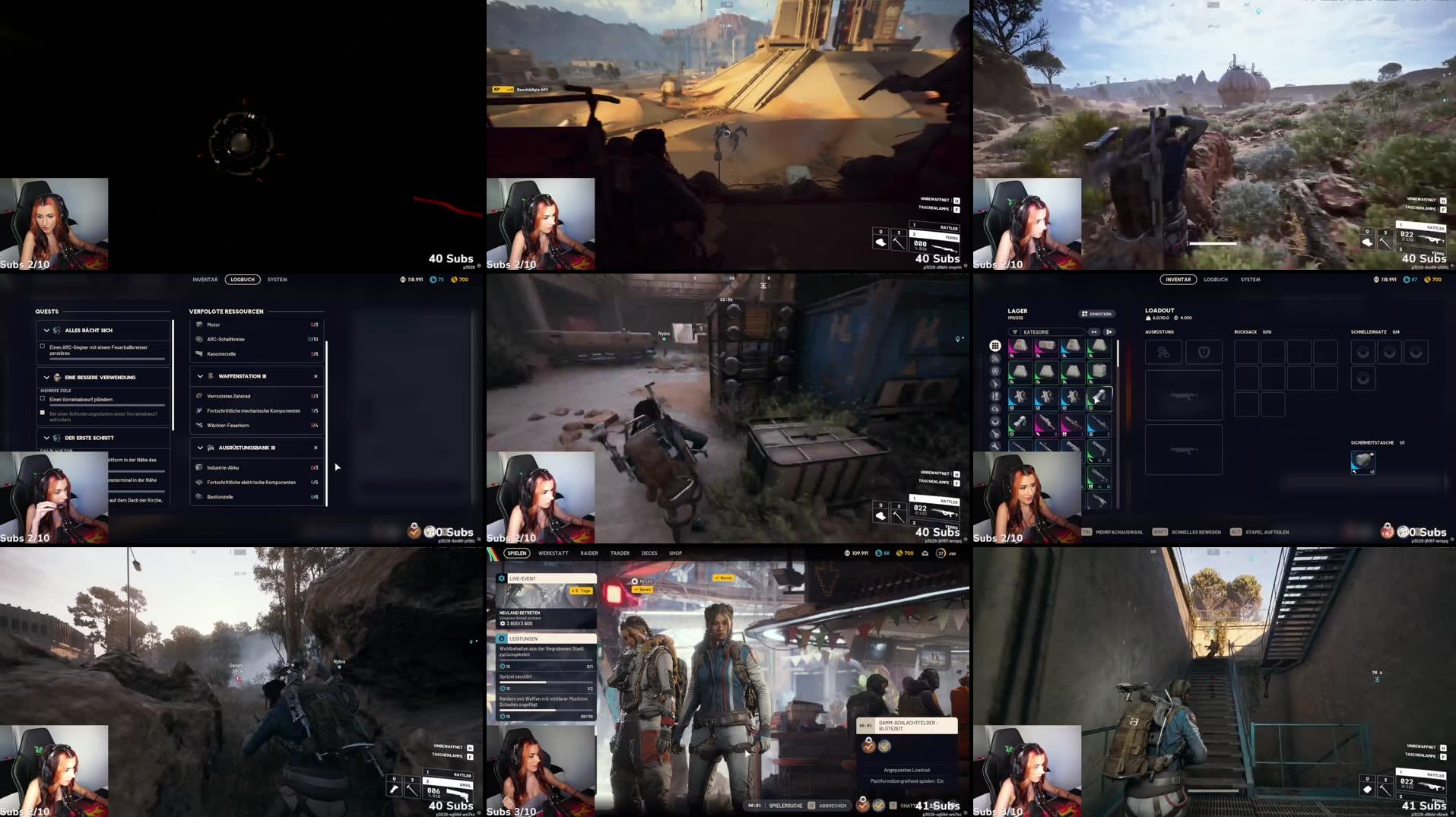Image resolution: width=1456 pixels, height=817 pixels.
Task: Open the WERKSTATT menu item
Action: [553, 553]
